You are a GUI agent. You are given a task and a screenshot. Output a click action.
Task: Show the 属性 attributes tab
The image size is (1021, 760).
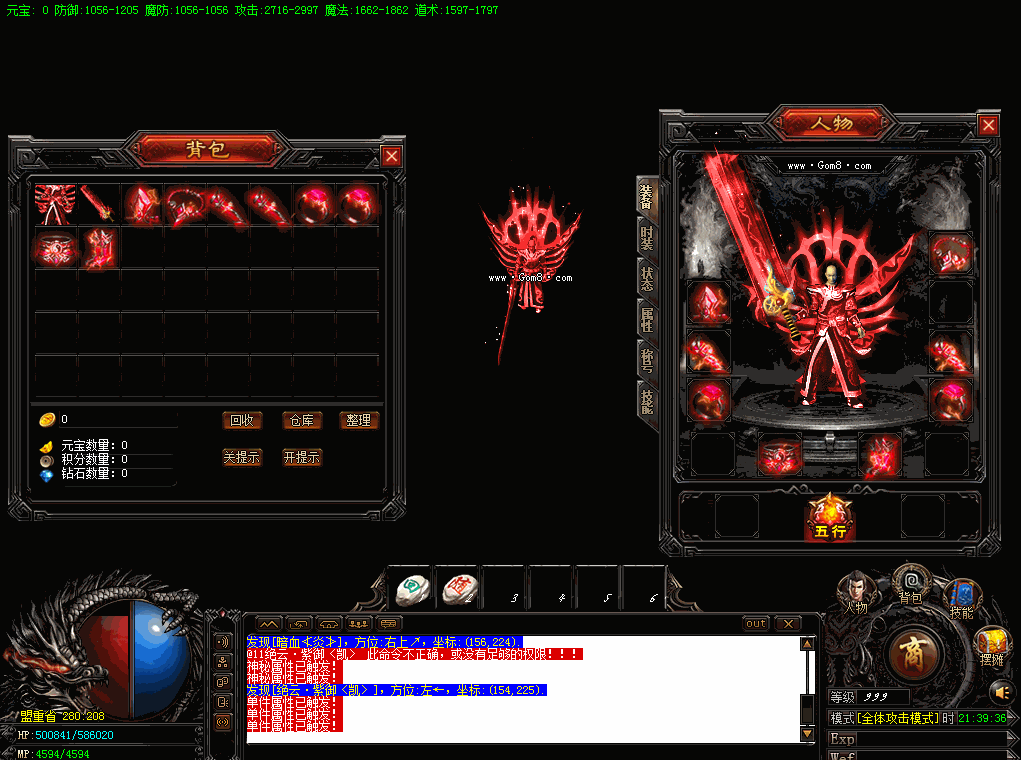pos(648,320)
